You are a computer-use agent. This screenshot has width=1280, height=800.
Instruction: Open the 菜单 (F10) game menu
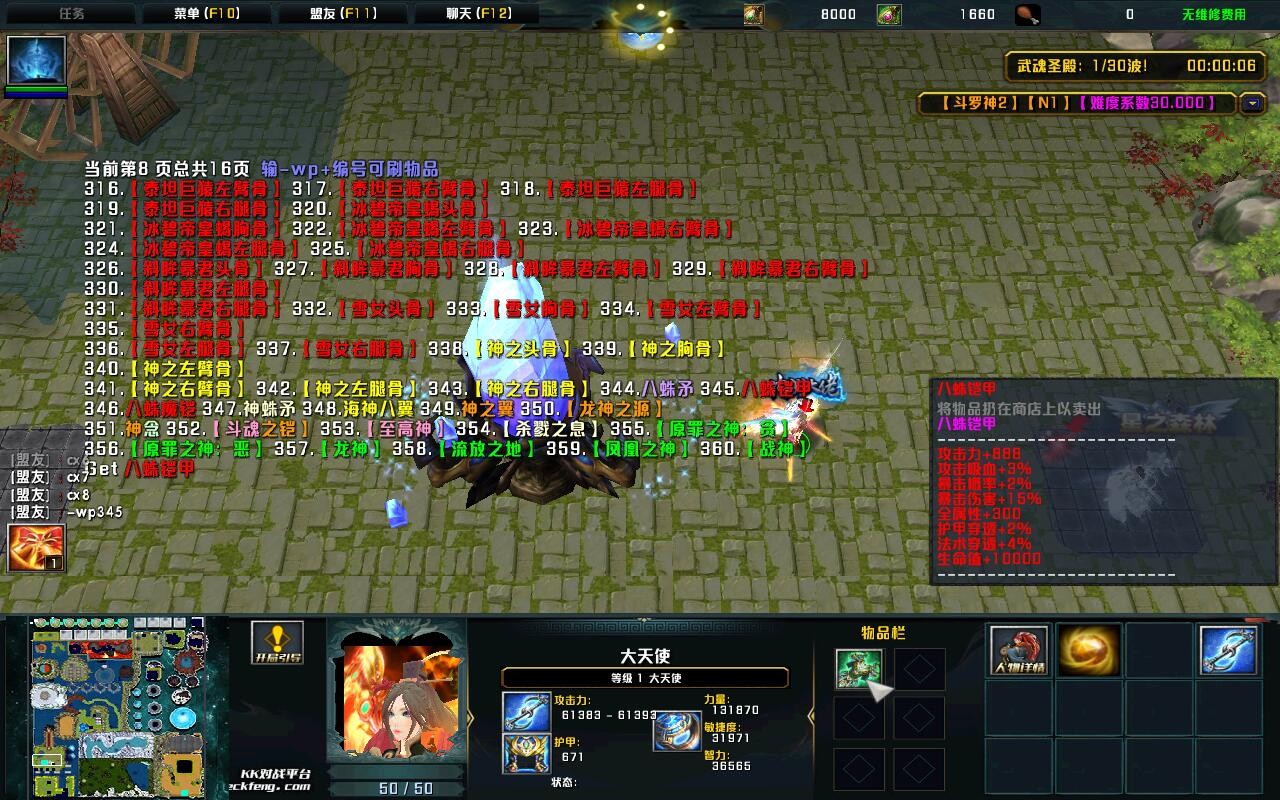click(206, 14)
